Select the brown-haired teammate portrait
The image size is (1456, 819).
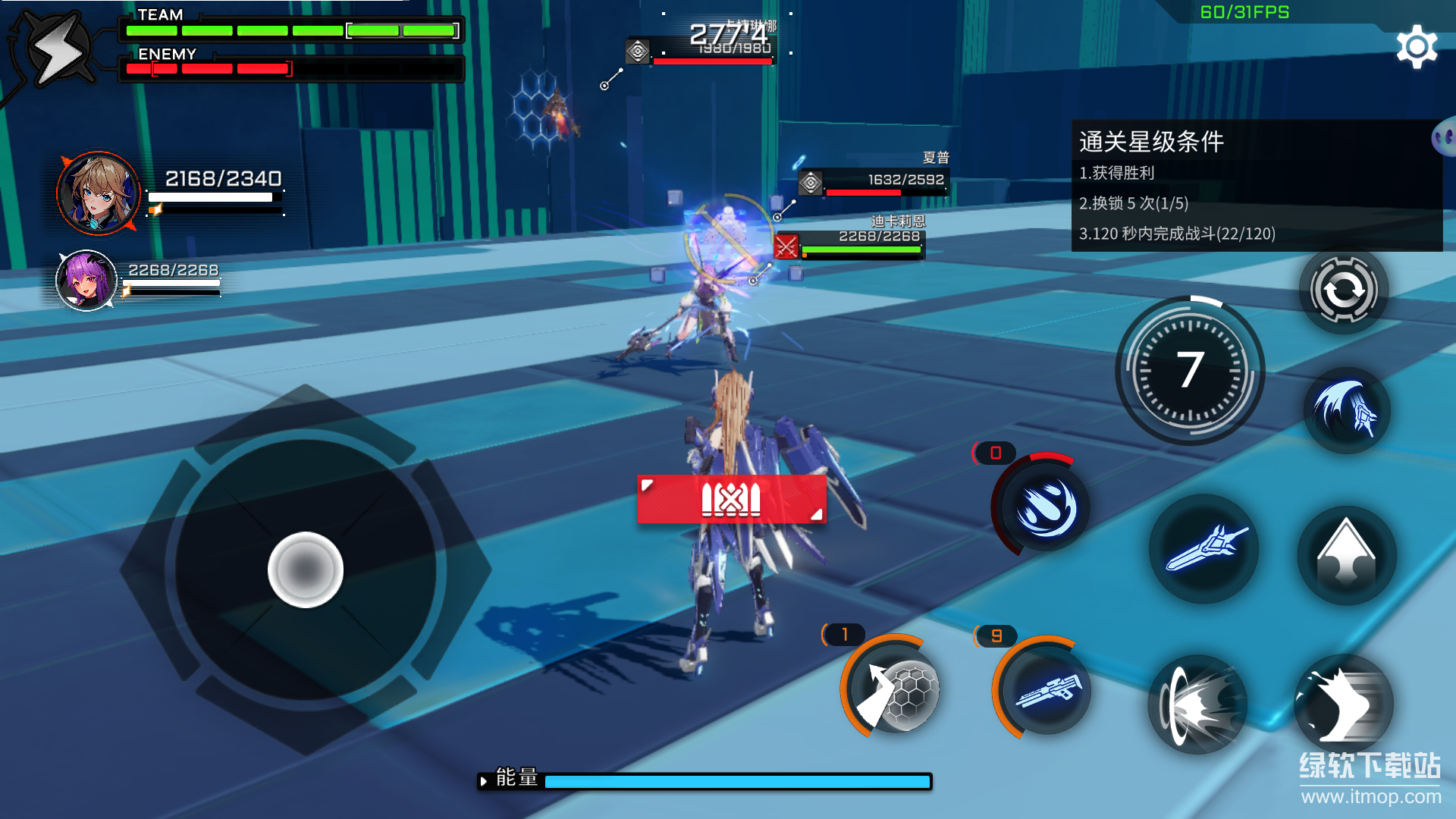[98, 193]
